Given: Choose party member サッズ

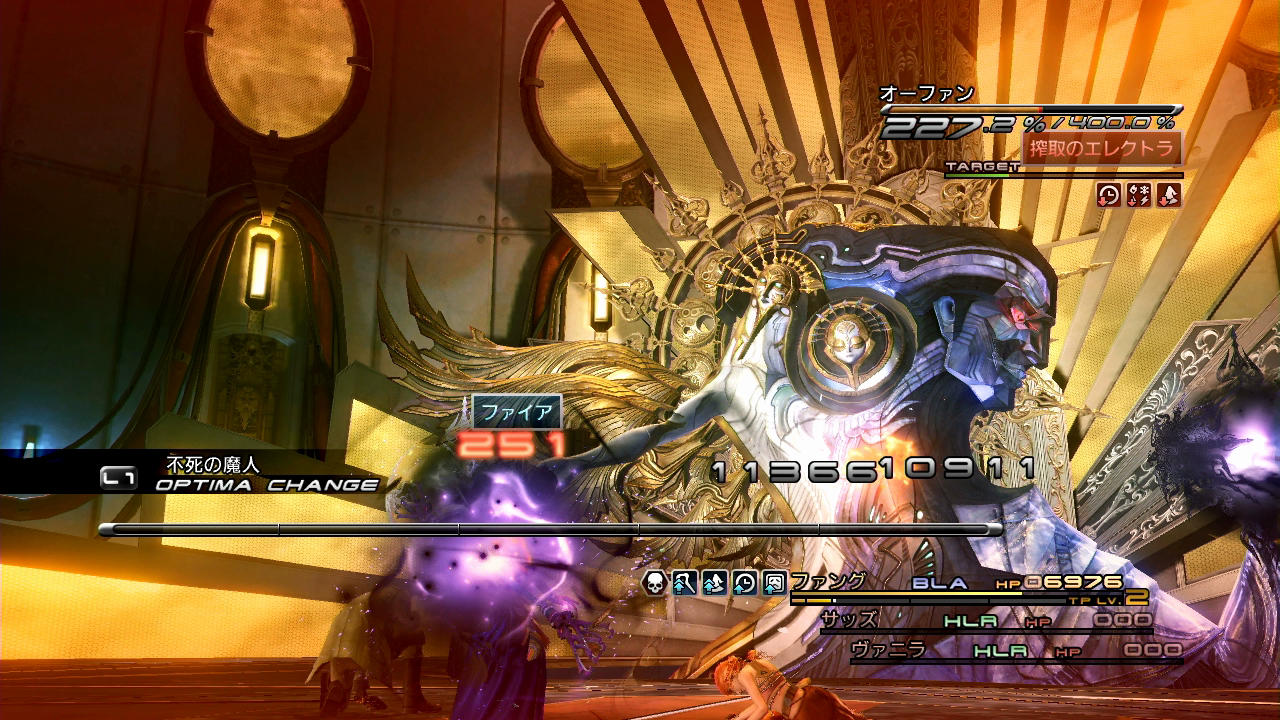Looking at the screenshot, I should coord(850,620).
